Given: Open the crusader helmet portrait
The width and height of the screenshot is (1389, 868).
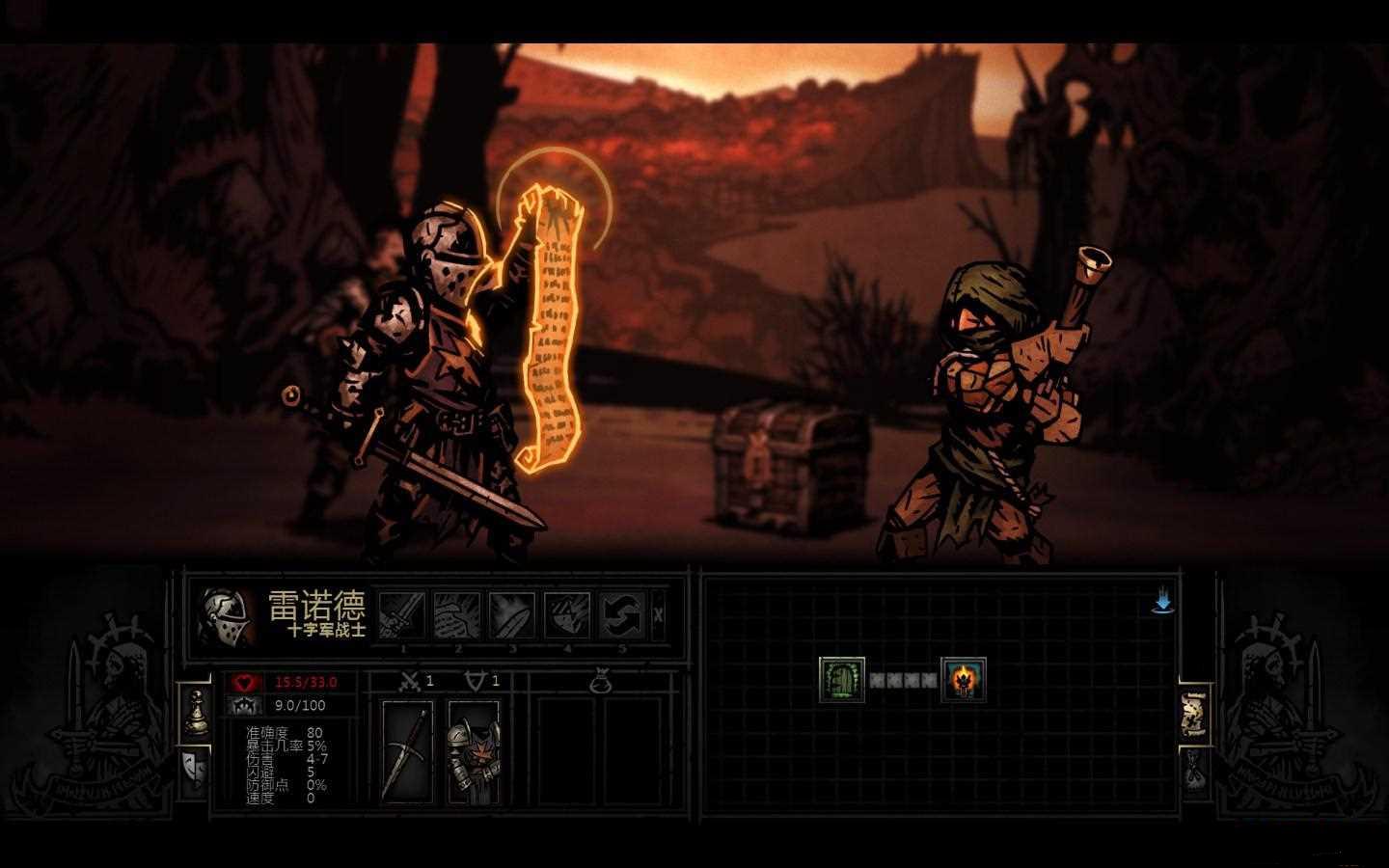Looking at the screenshot, I should pos(228,617).
